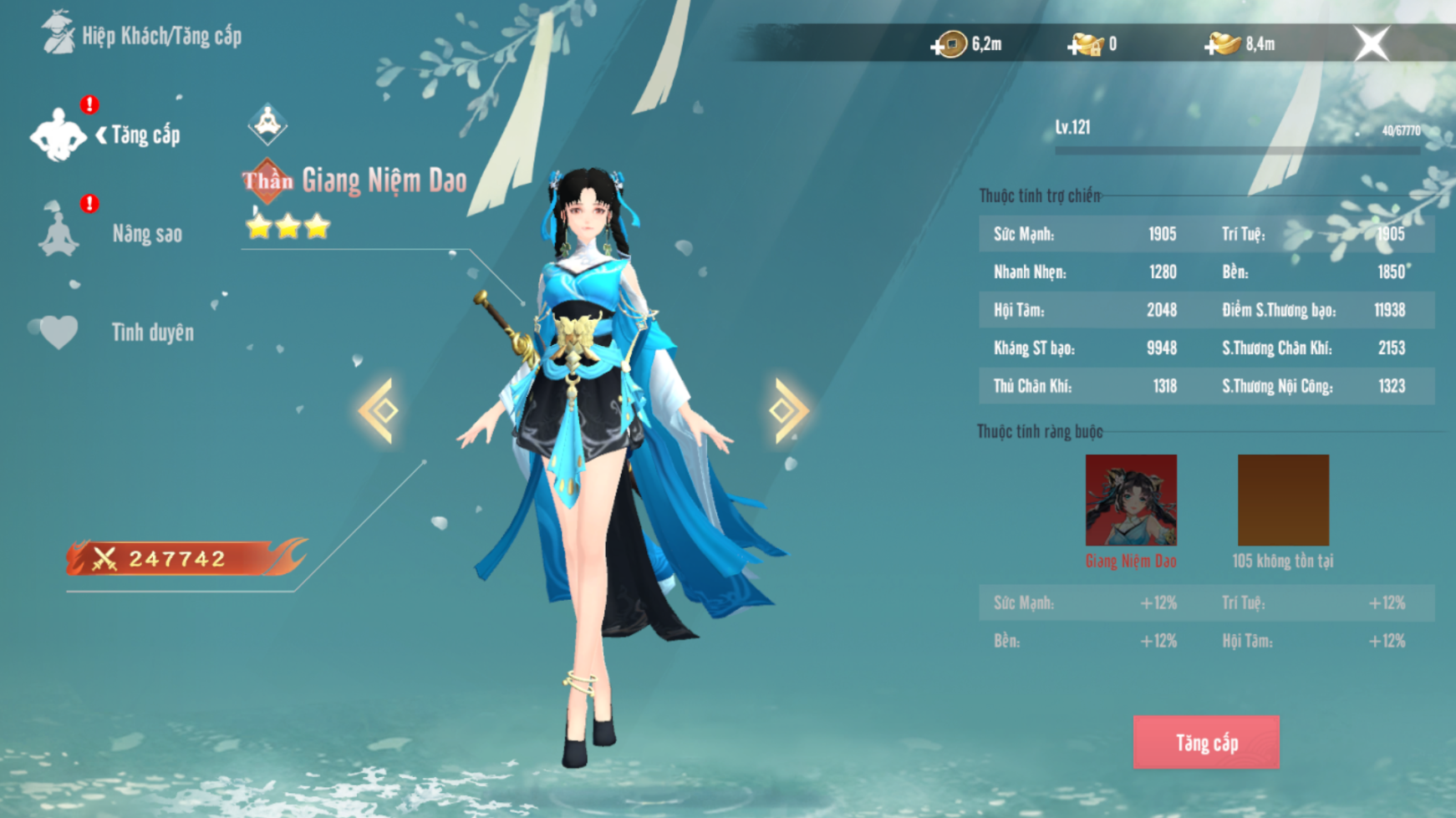Click the meditation icon above hero name
This screenshot has height=818, width=1456.
267,124
